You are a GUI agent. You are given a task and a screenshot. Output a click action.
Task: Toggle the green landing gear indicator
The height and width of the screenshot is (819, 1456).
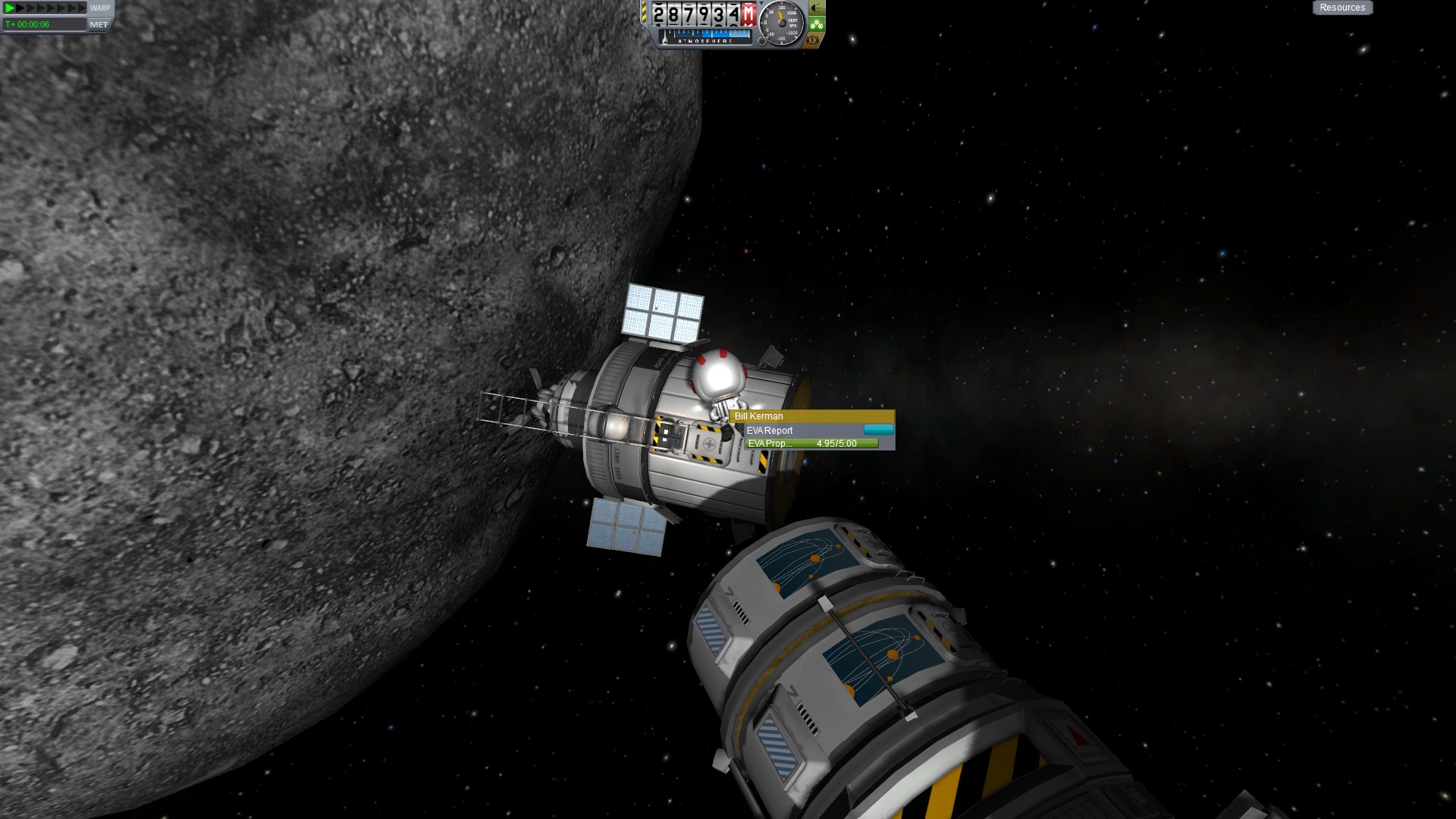click(x=816, y=24)
